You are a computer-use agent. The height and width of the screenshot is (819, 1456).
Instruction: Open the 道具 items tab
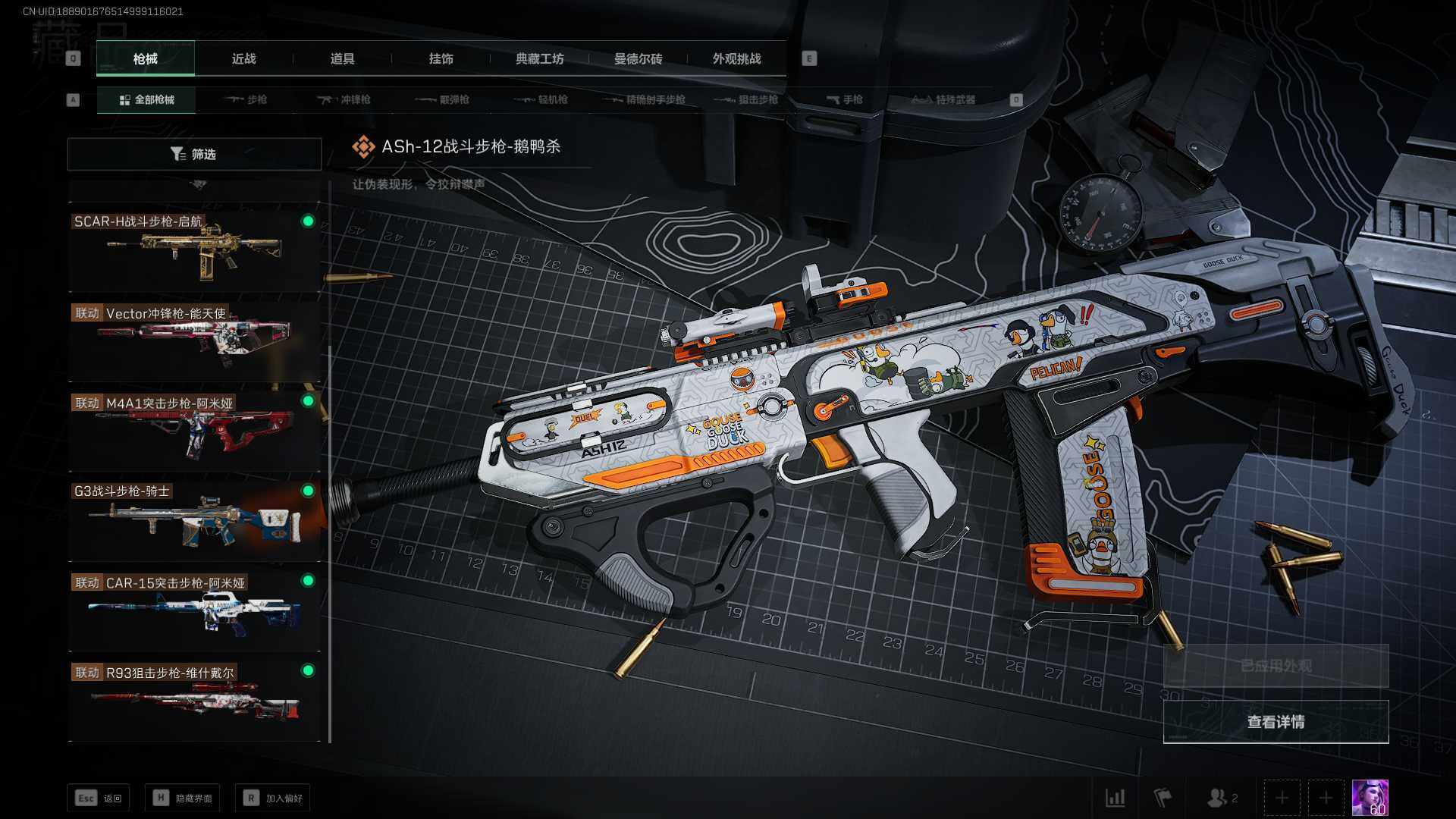point(342,58)
